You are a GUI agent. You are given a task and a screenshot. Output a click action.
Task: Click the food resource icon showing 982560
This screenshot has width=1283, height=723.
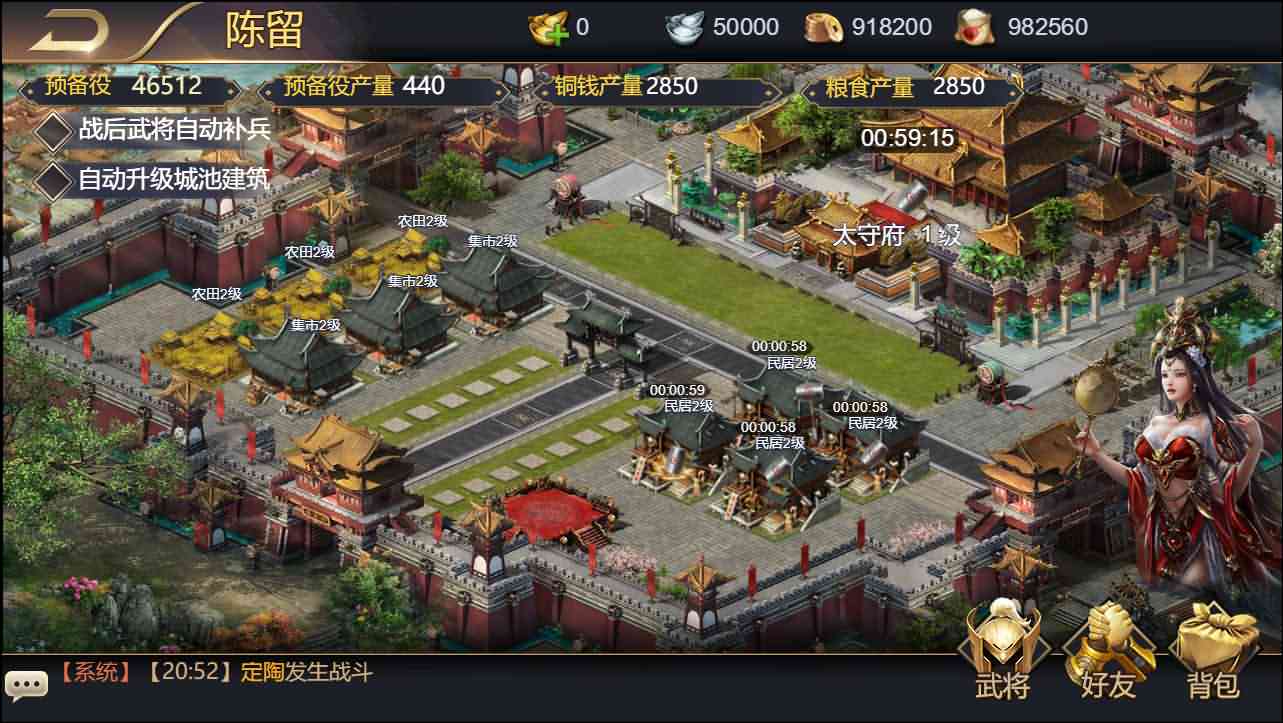(x=973, y=26)
